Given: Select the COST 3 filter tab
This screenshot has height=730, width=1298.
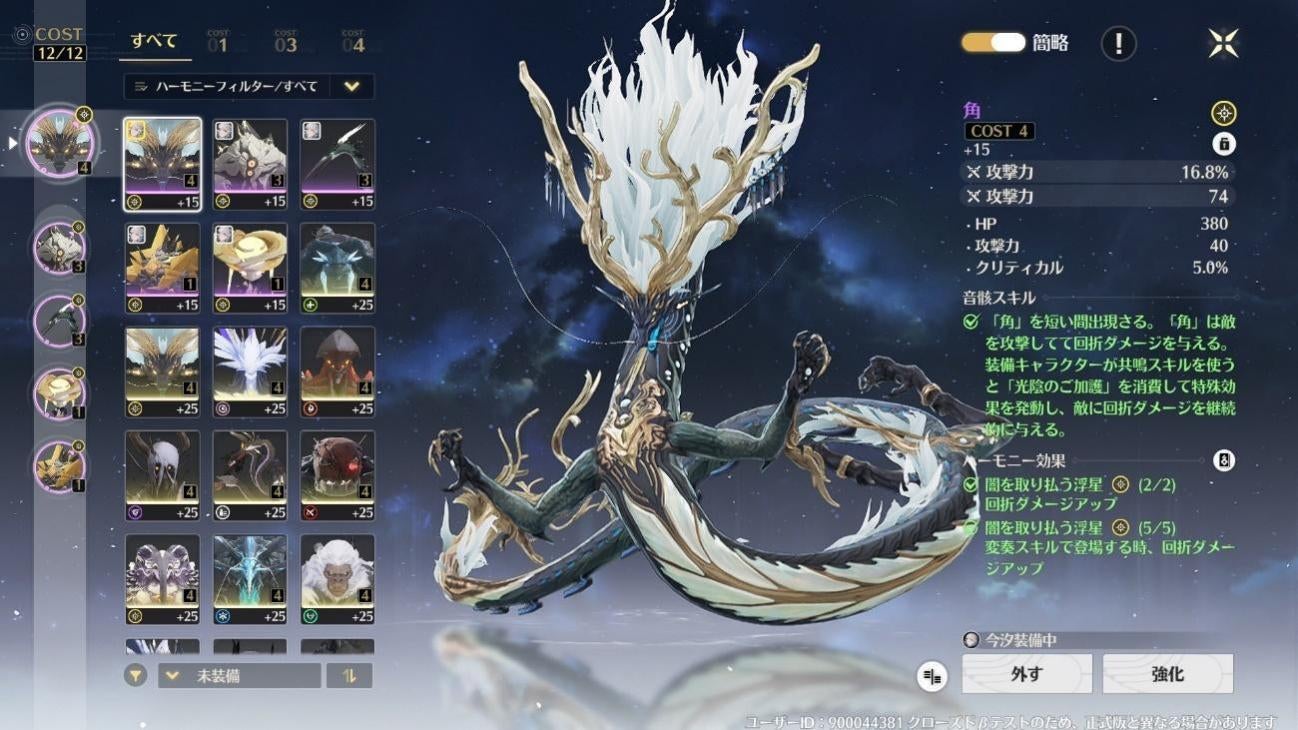Looking at the screenshot, I should point(286,42).
